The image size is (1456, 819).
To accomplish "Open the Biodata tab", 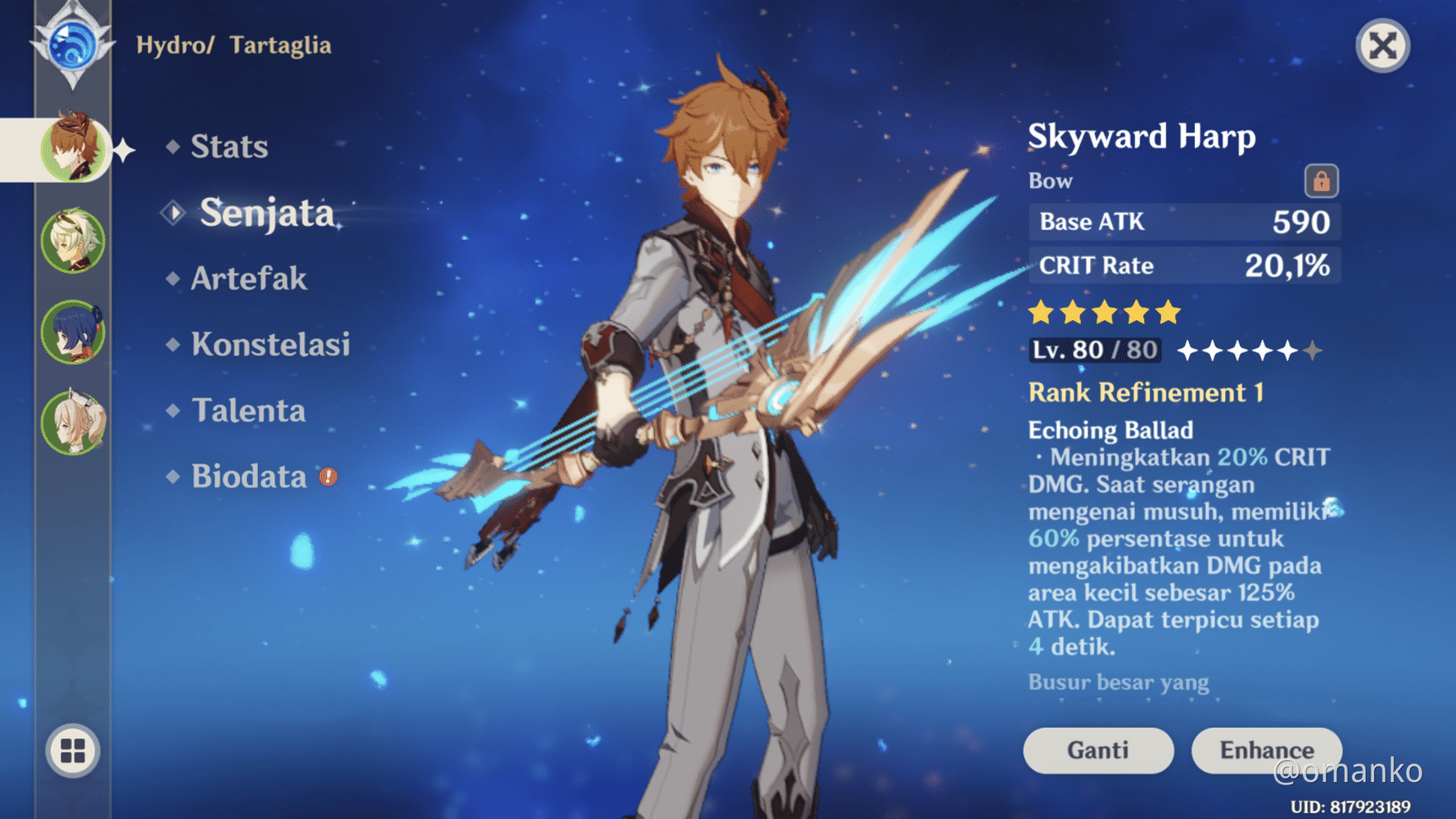I will click(250, 475).
